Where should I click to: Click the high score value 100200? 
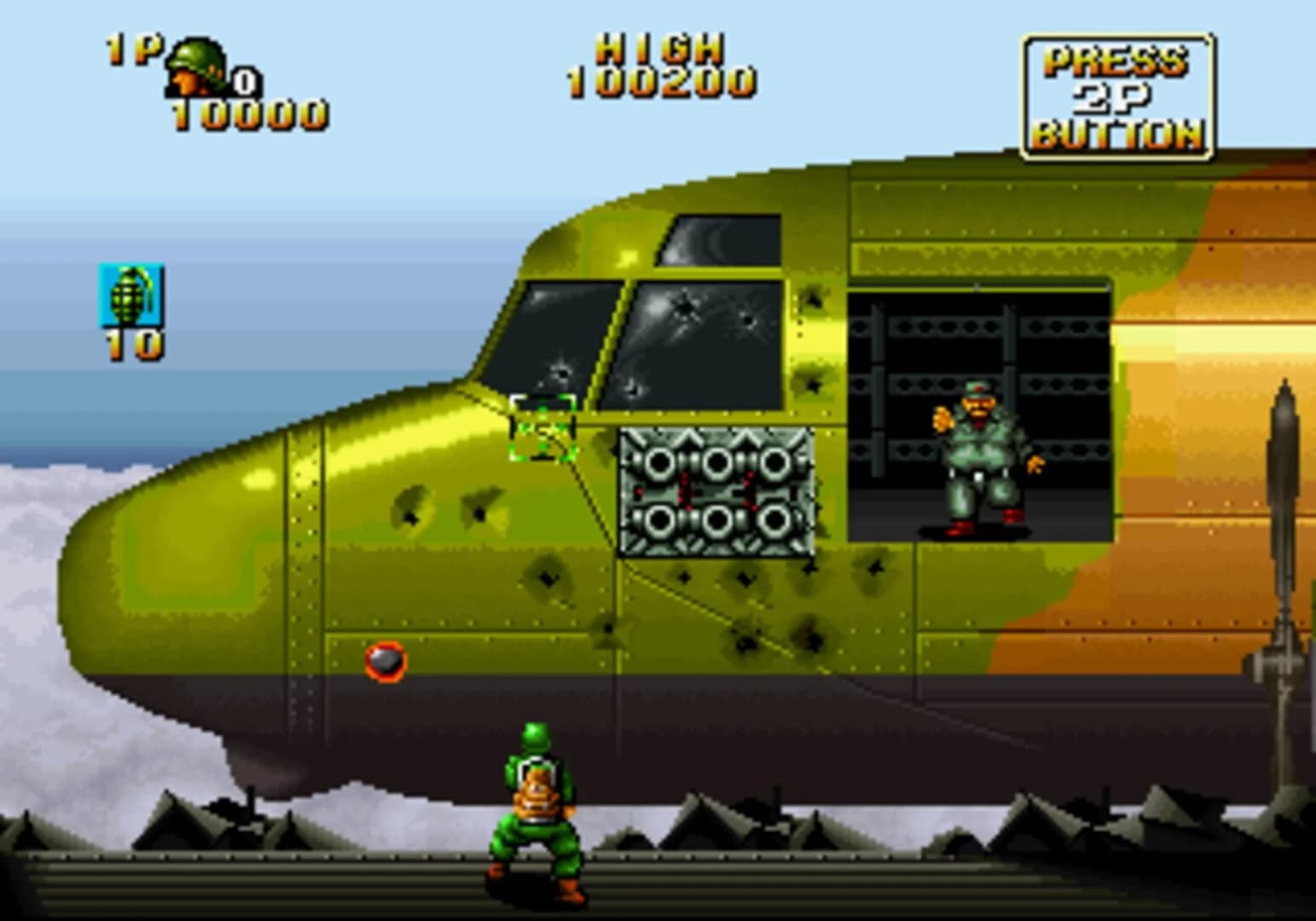click(661, 83)
